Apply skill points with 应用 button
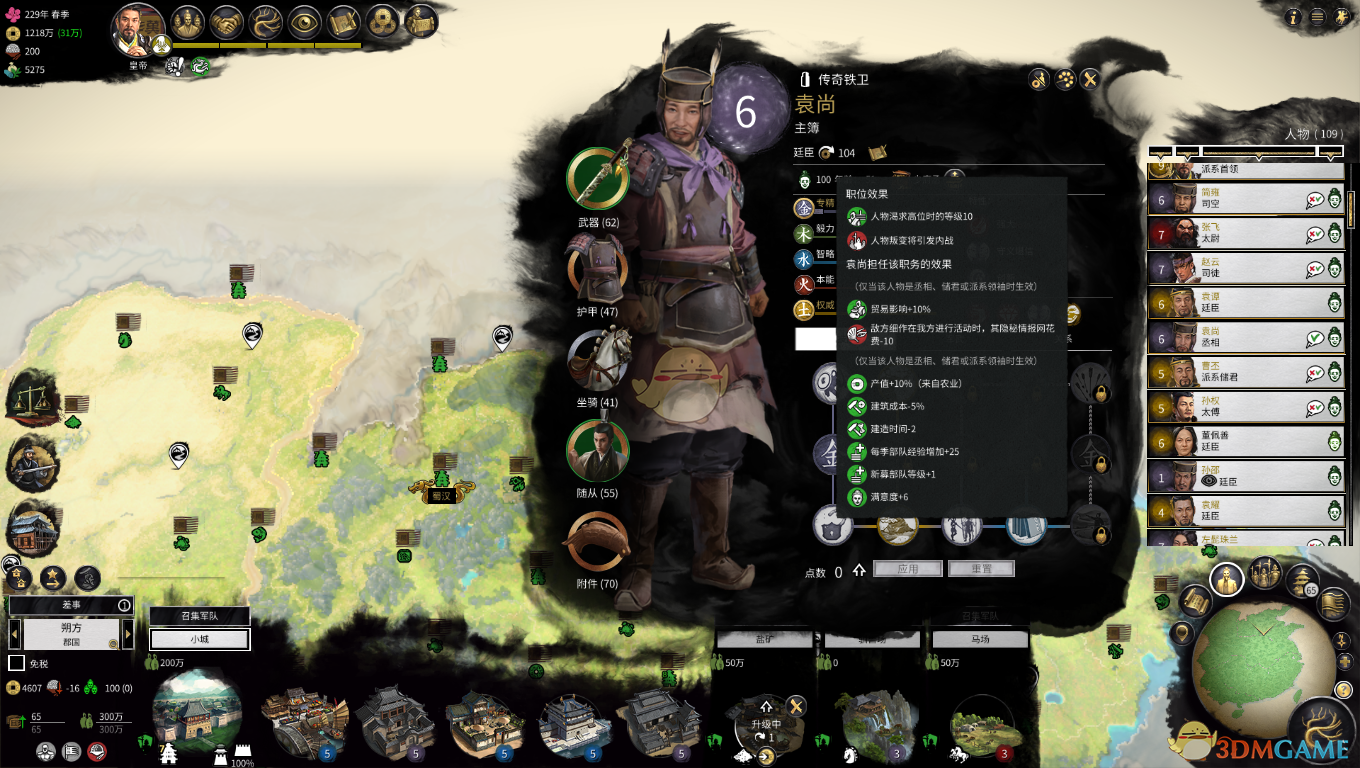This screenshot has height=768, width=1360. coord(907,568)
